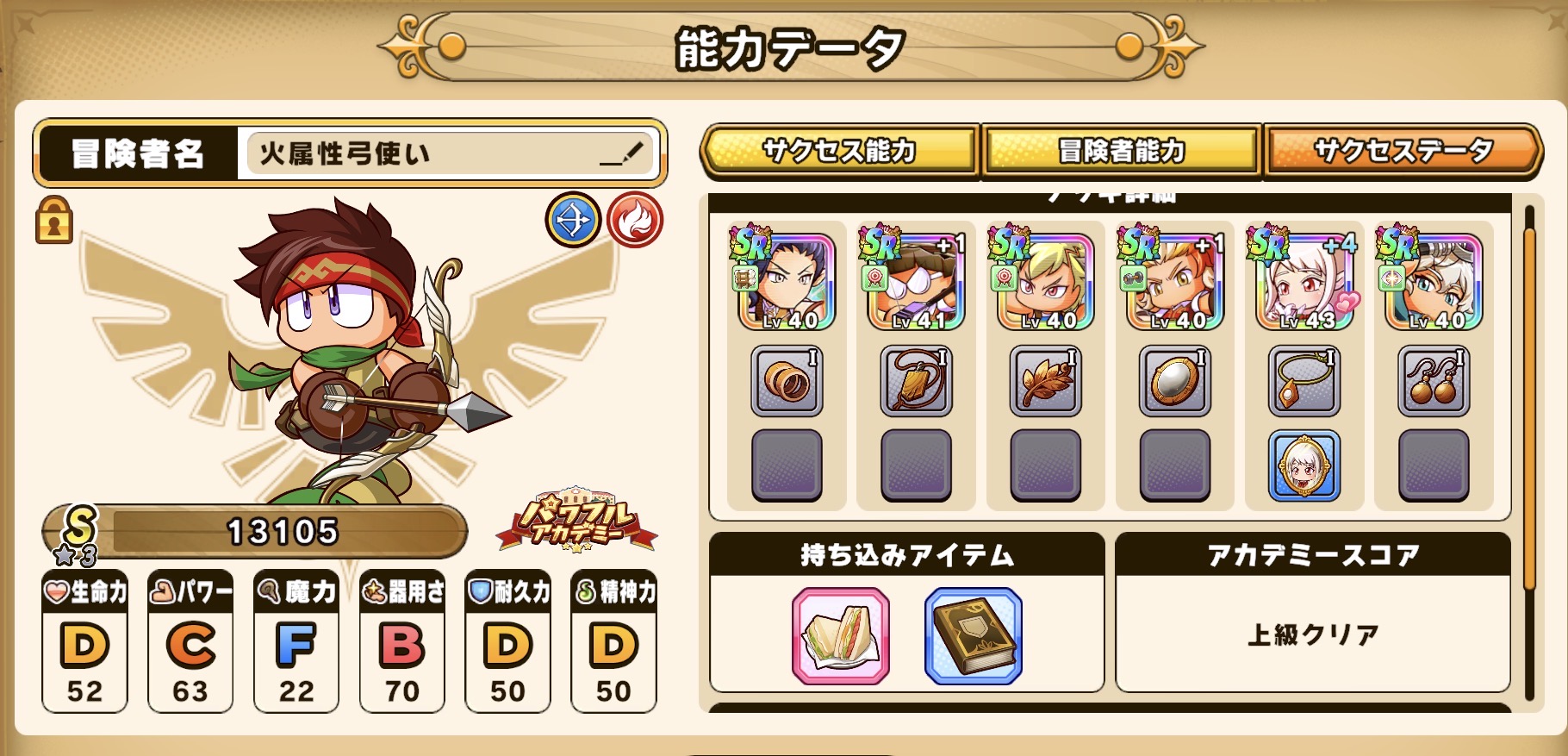
Task: Click the red fire attribute icon
Action: coord(634,220)
